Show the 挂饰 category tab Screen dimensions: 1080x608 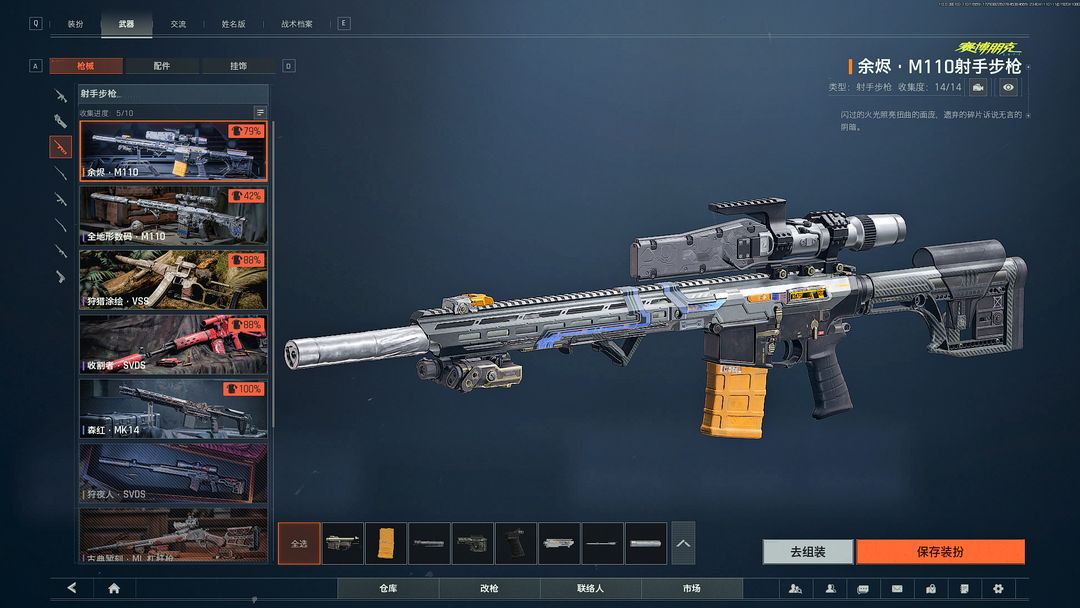[x=238, y=66]
